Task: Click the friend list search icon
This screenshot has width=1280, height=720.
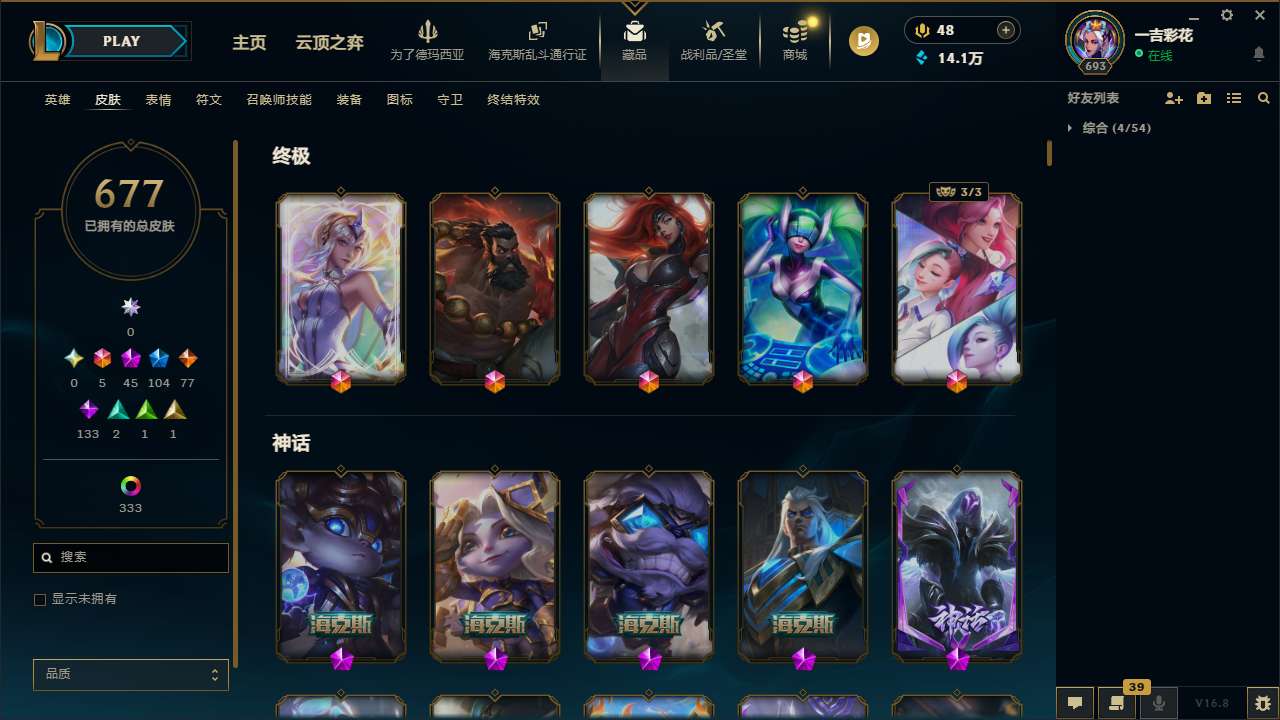Action: pos(1264,98)
